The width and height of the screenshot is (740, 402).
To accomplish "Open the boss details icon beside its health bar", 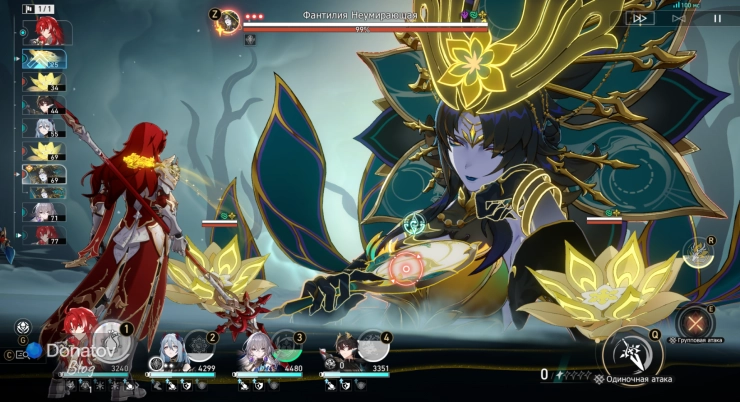I will (x=228, y=20).
